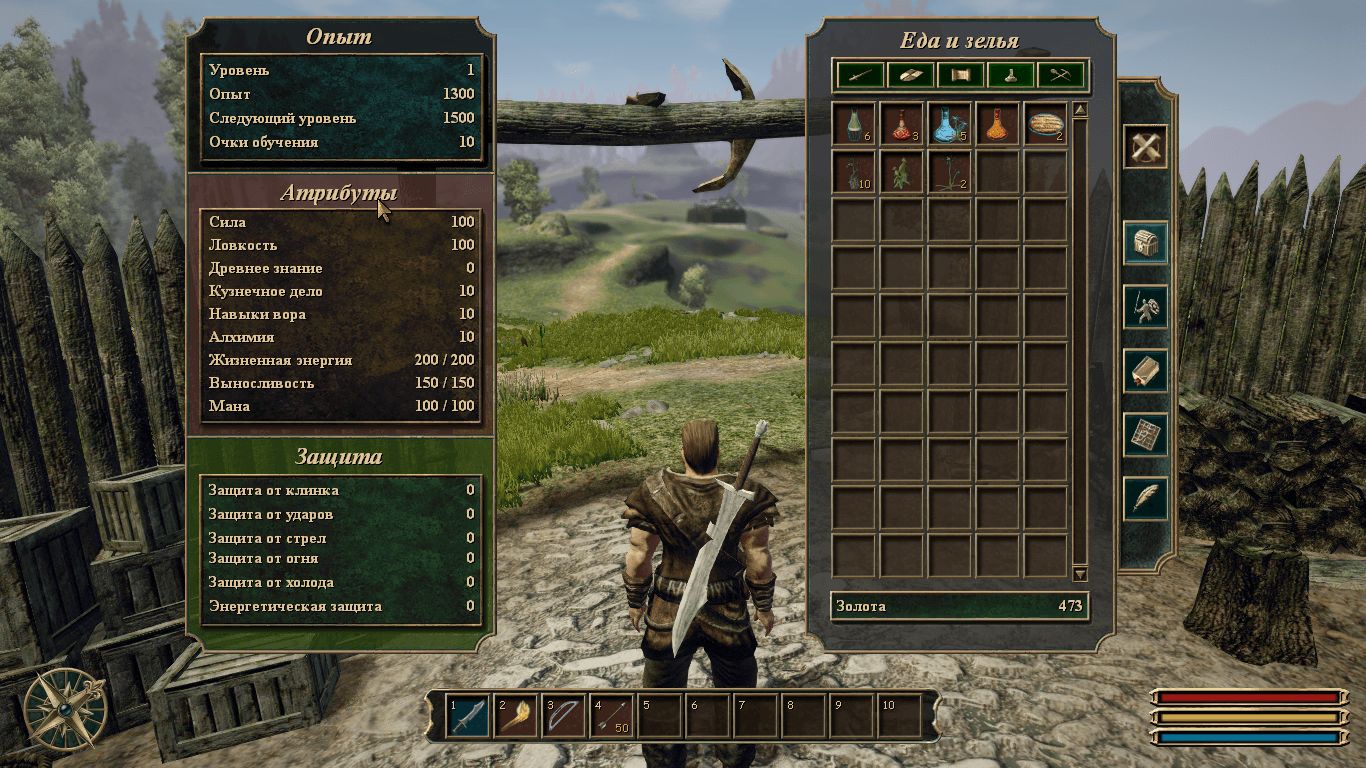This screenshot has height=768, width=1366.
Task: Select the herb stack of 10
Action: click(x=854, y=172)
